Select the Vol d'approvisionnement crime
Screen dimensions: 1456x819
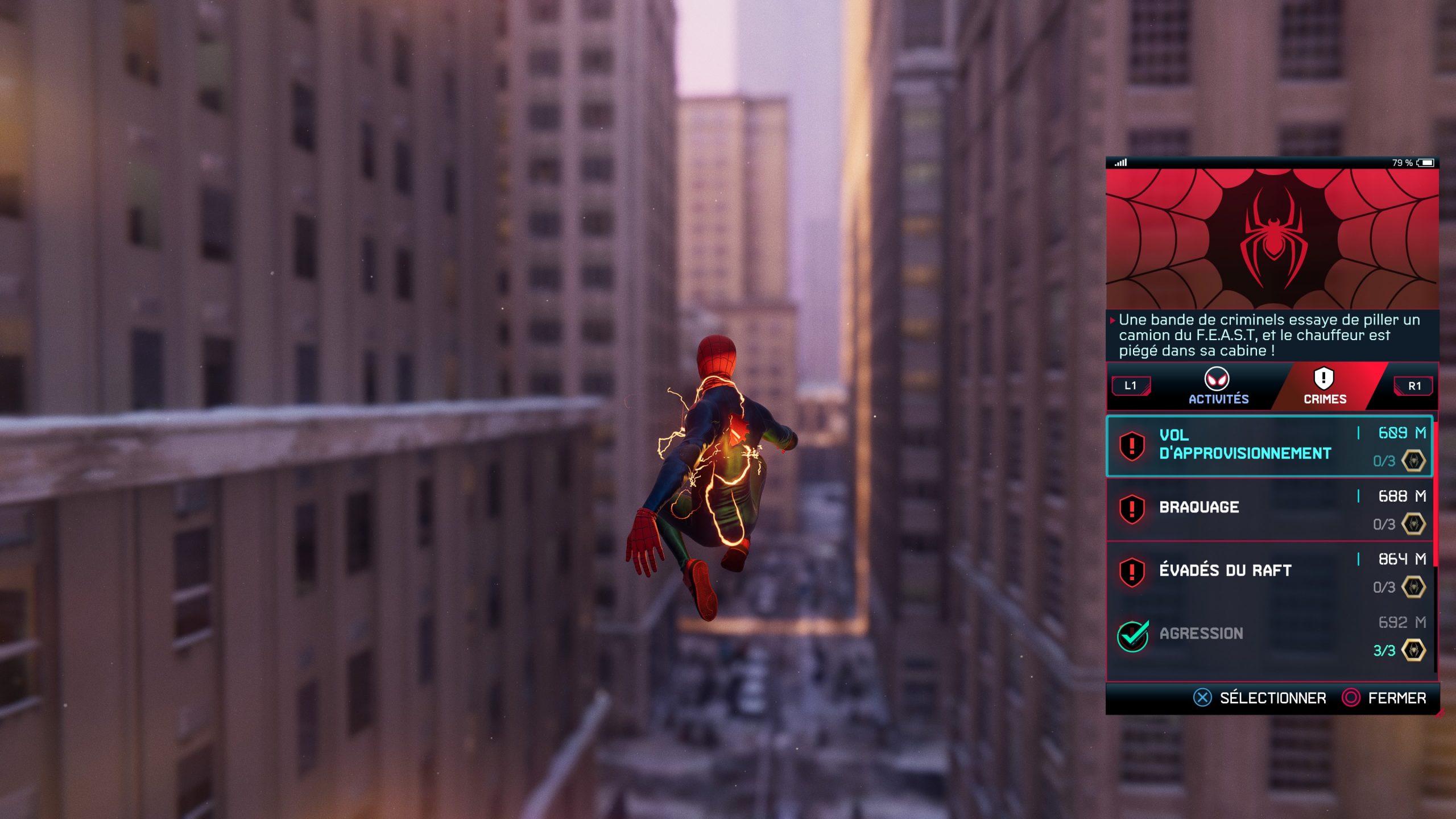(x=1269, y=446)
